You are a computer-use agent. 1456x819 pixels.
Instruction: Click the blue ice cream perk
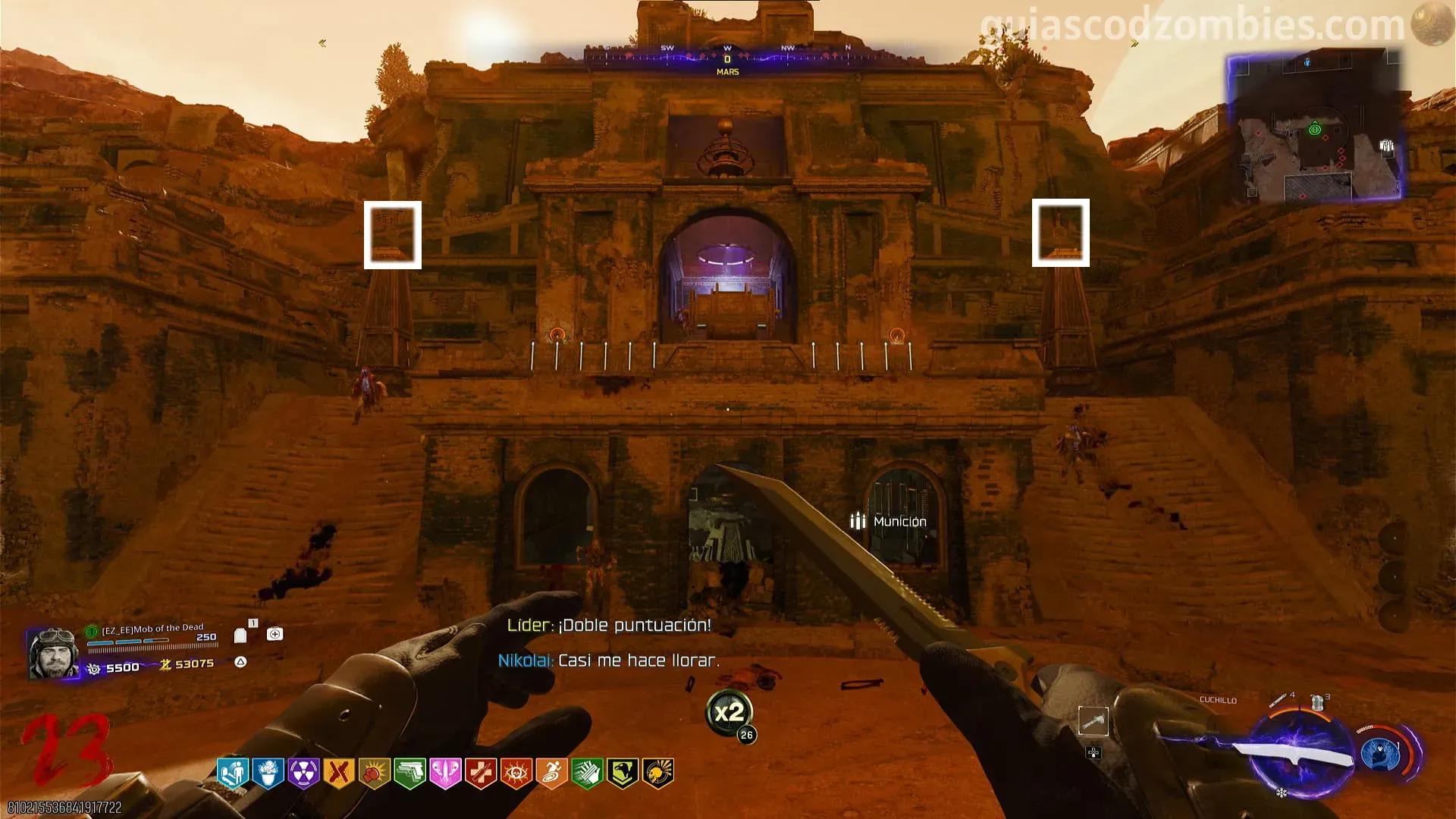point(268,773)
